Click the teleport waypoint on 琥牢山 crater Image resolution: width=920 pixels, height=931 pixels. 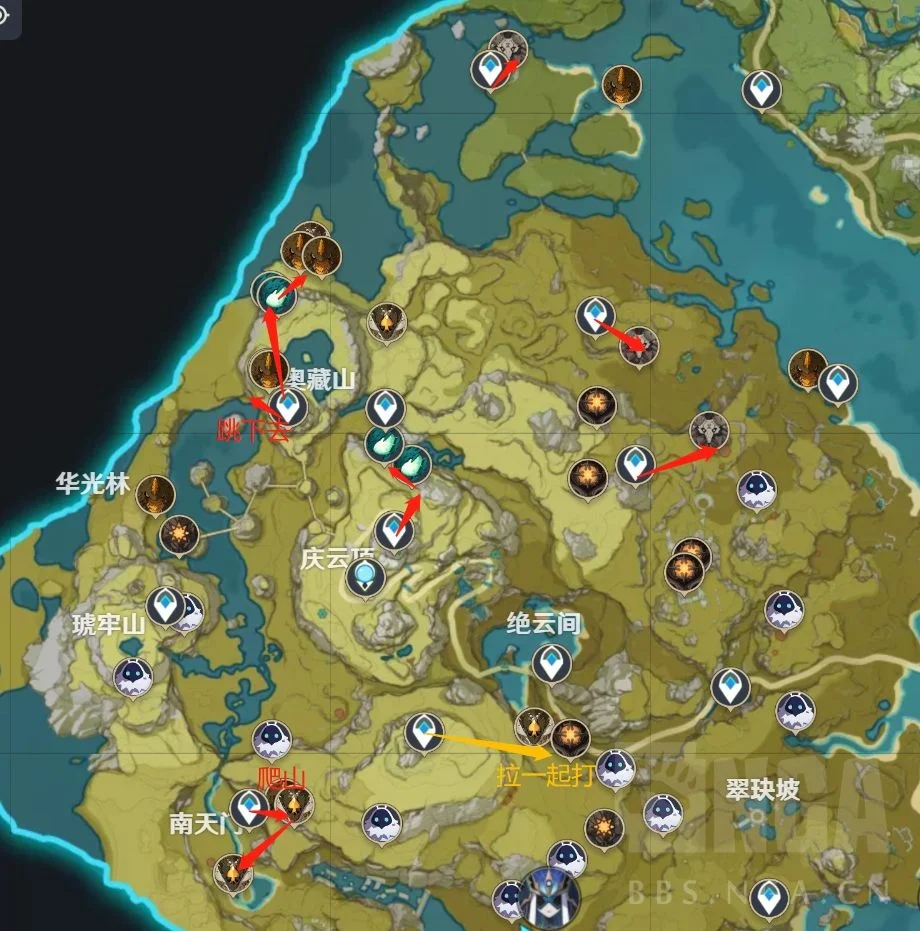(164, 606)
